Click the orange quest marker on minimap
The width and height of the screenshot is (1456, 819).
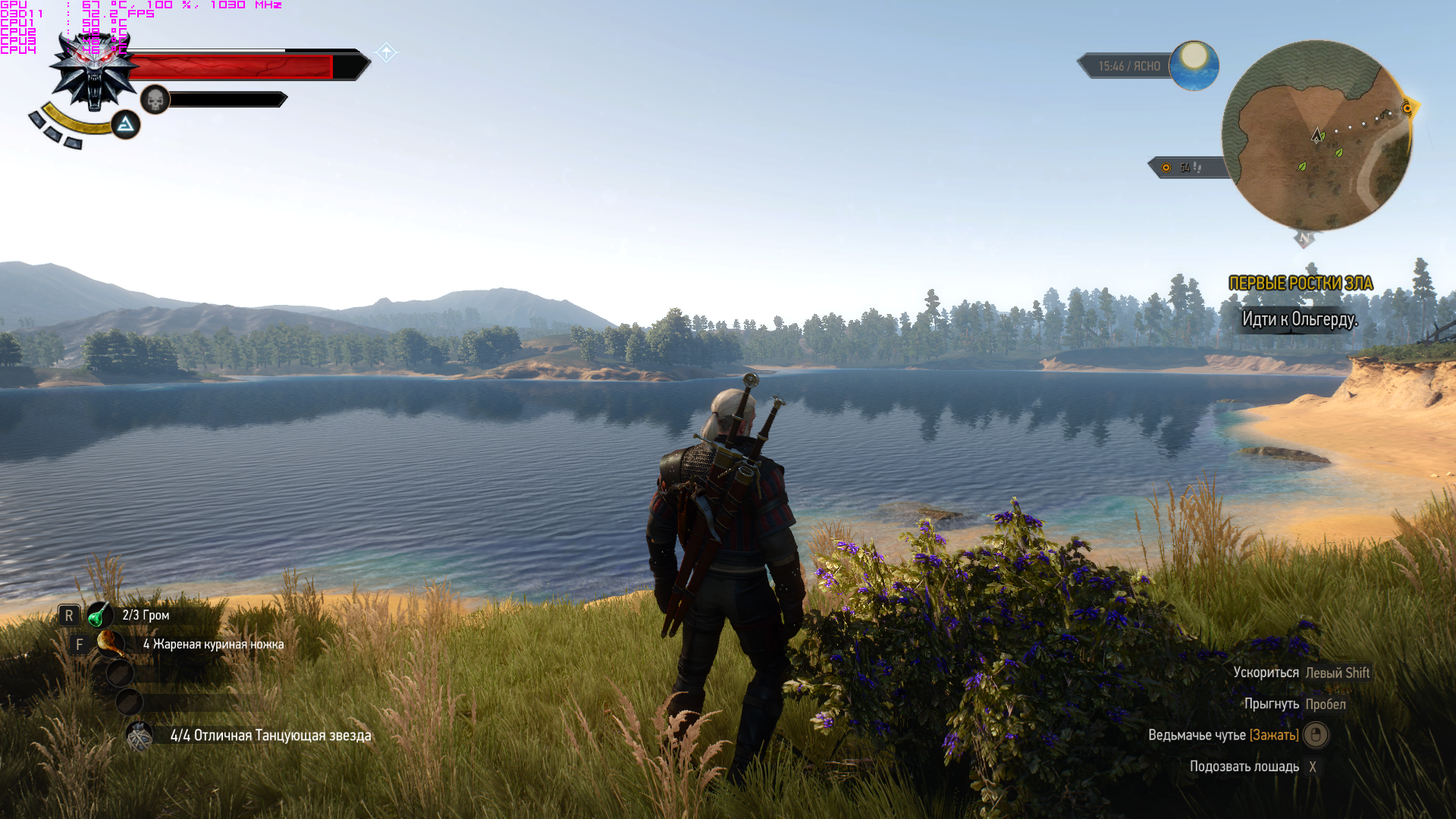(x=1407, y=108)
